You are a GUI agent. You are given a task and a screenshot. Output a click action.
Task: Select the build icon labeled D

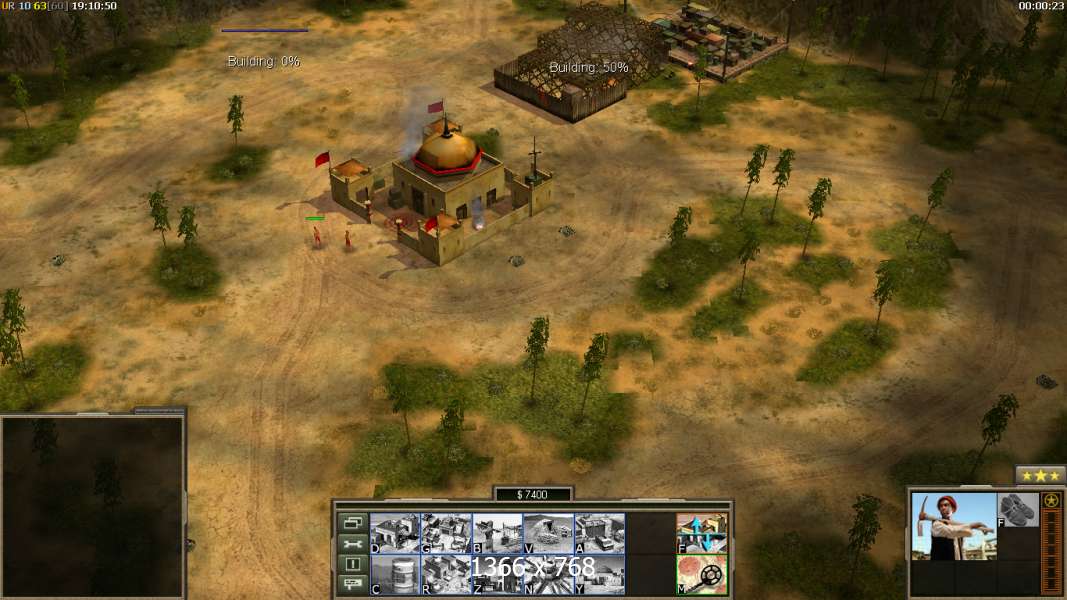(395, 533)
